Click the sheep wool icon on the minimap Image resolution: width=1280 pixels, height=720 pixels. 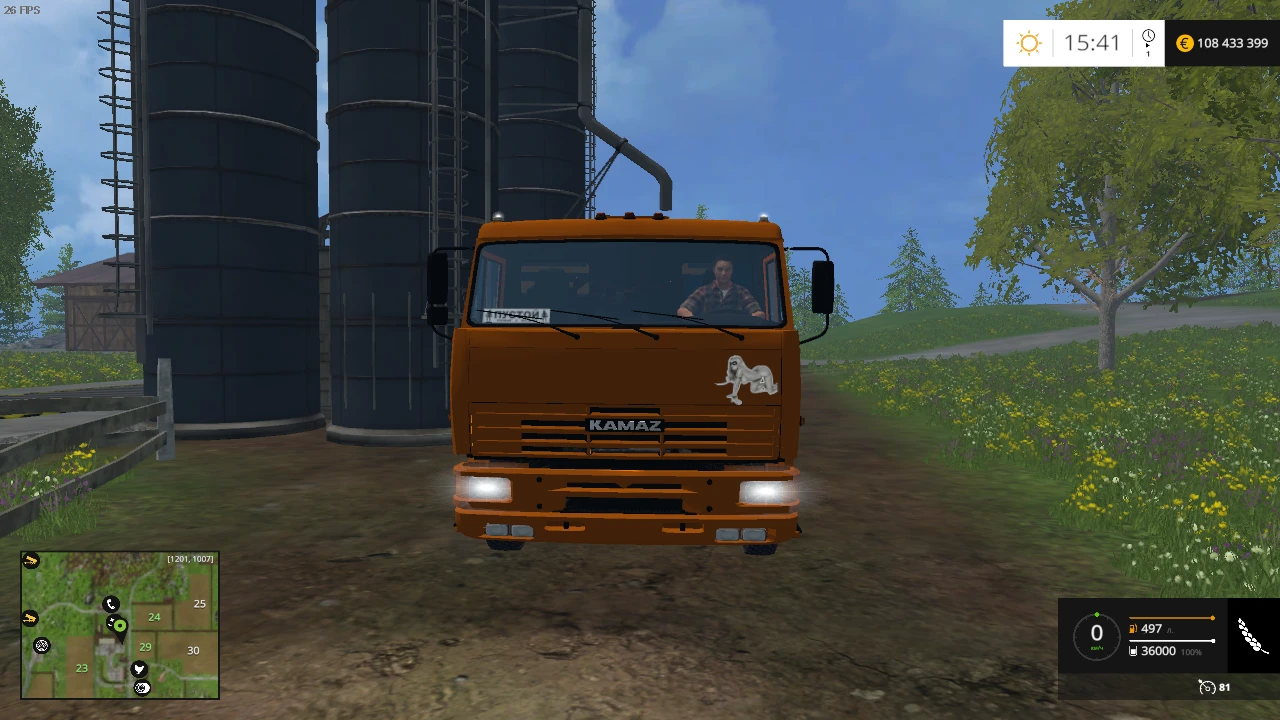click(42, 645)
